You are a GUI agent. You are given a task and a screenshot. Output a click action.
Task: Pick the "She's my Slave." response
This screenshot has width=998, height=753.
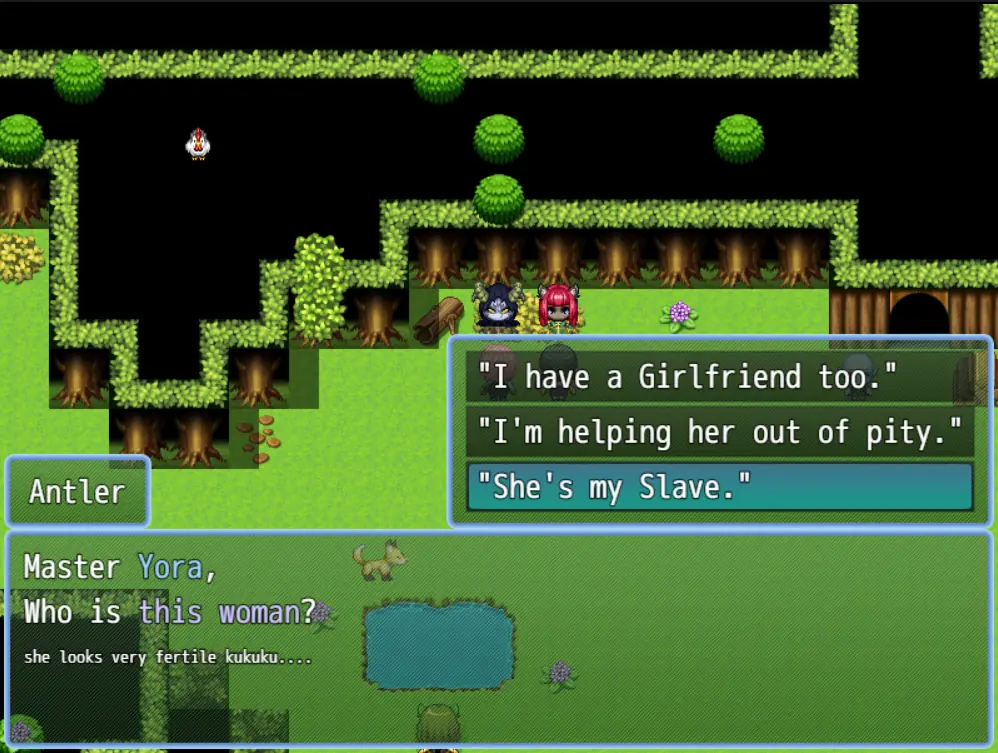click(x=719, y=488)
